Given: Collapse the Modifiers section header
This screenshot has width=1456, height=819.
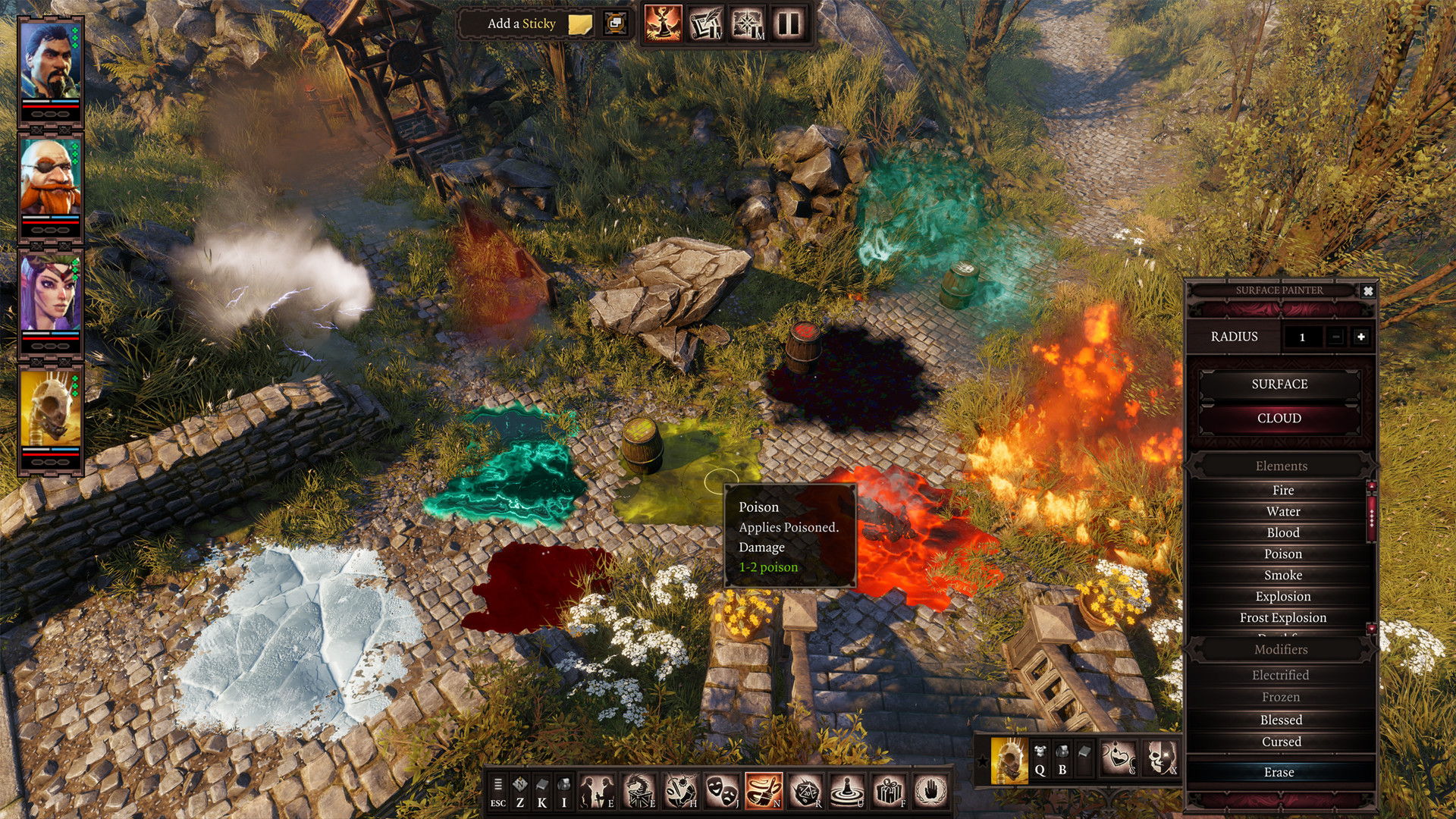Looking at the screenshot, I should 1282,650.
